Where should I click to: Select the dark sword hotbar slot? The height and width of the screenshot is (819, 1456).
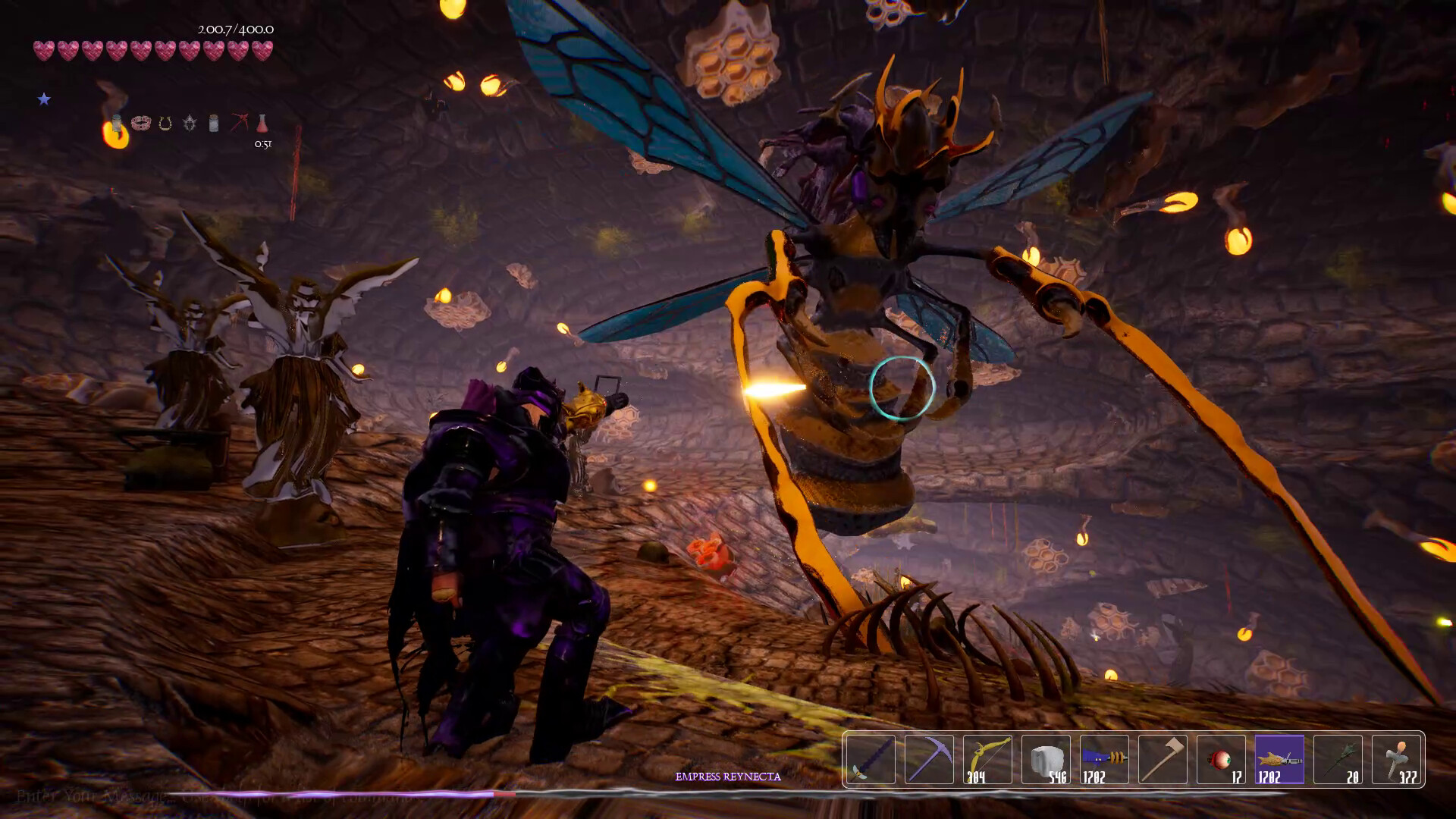(871, 759)
